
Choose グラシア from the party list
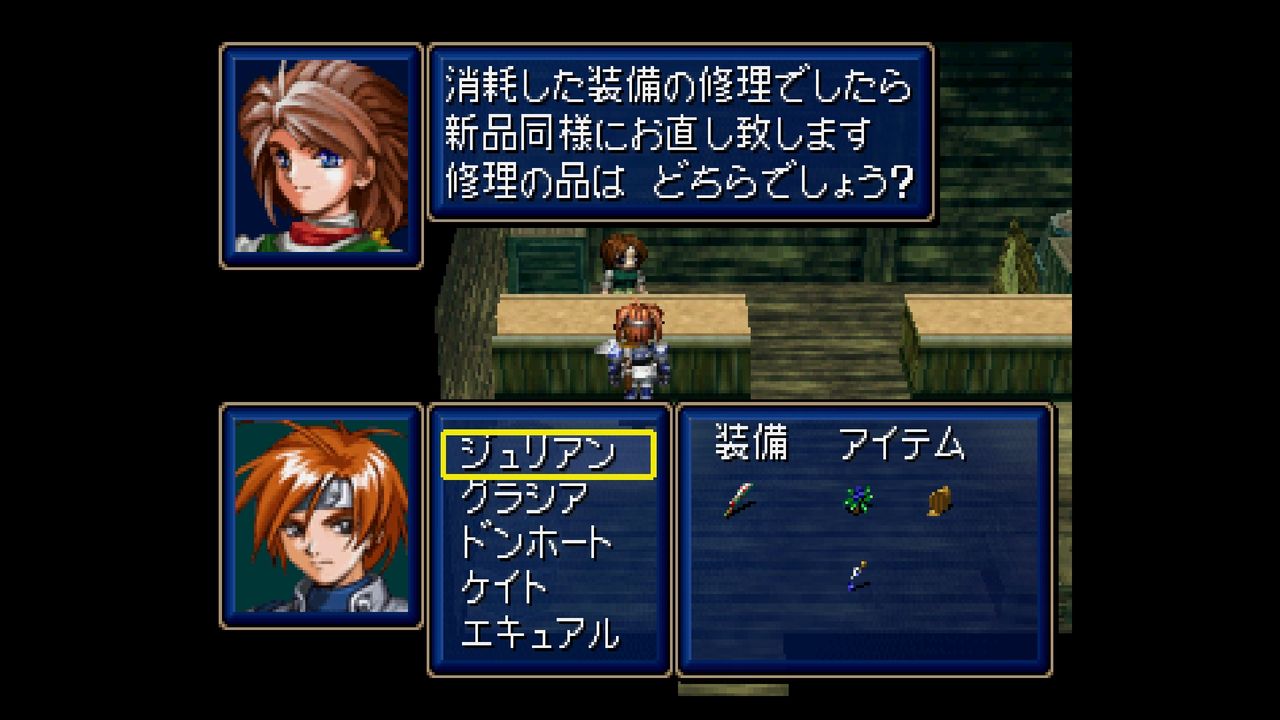[x=524, y=497]
